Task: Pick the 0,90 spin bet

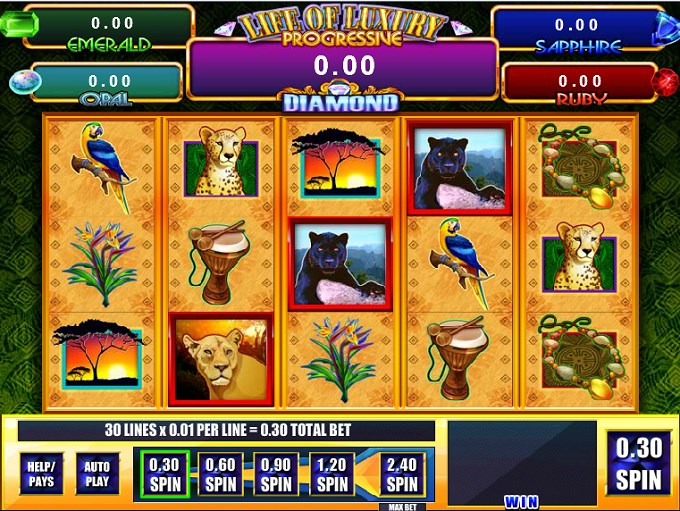Action: 274,473
